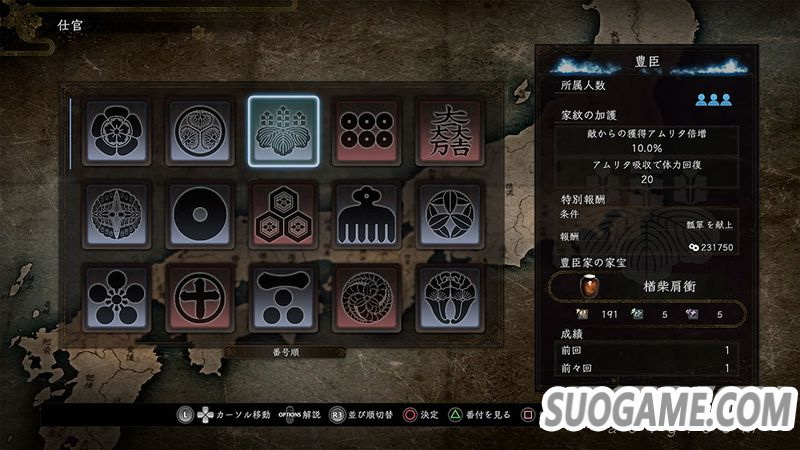The width and height of the screenshot is (800, 450).
Task: Select the three hexagons clan crest
Action: pyautogui.click(x=283, y=214)
